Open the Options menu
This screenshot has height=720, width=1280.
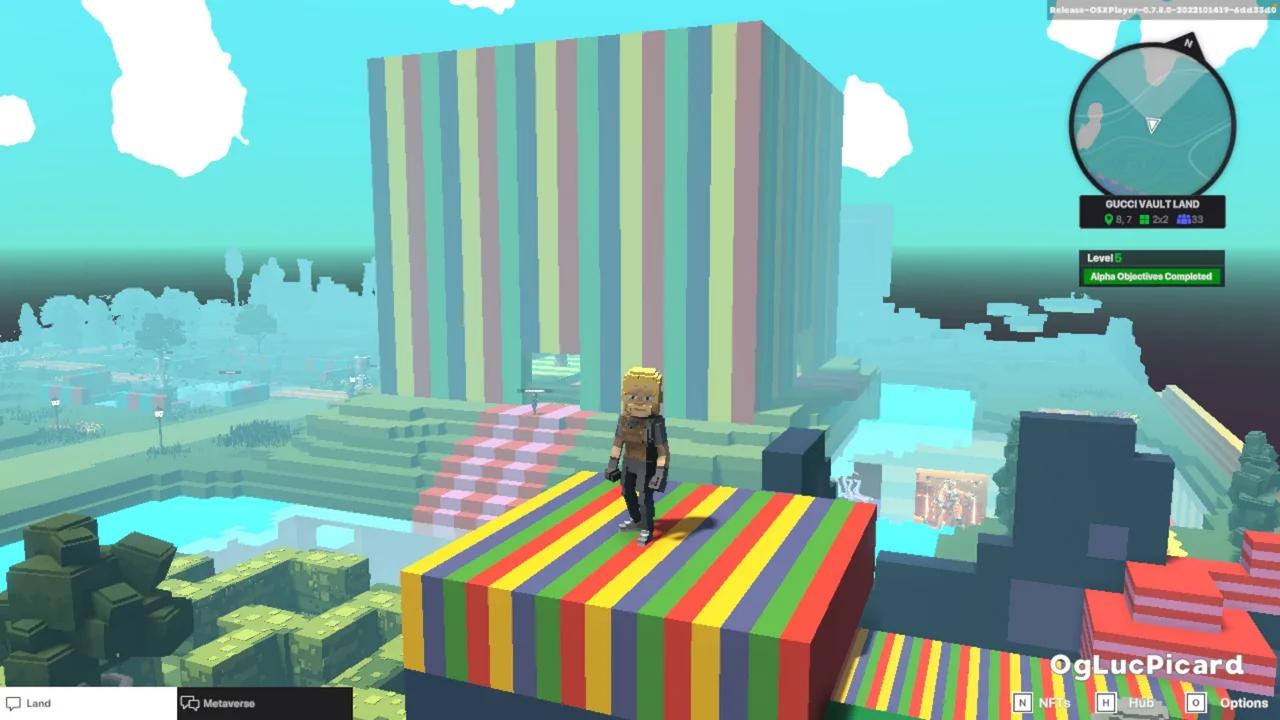pos(1243,704)
